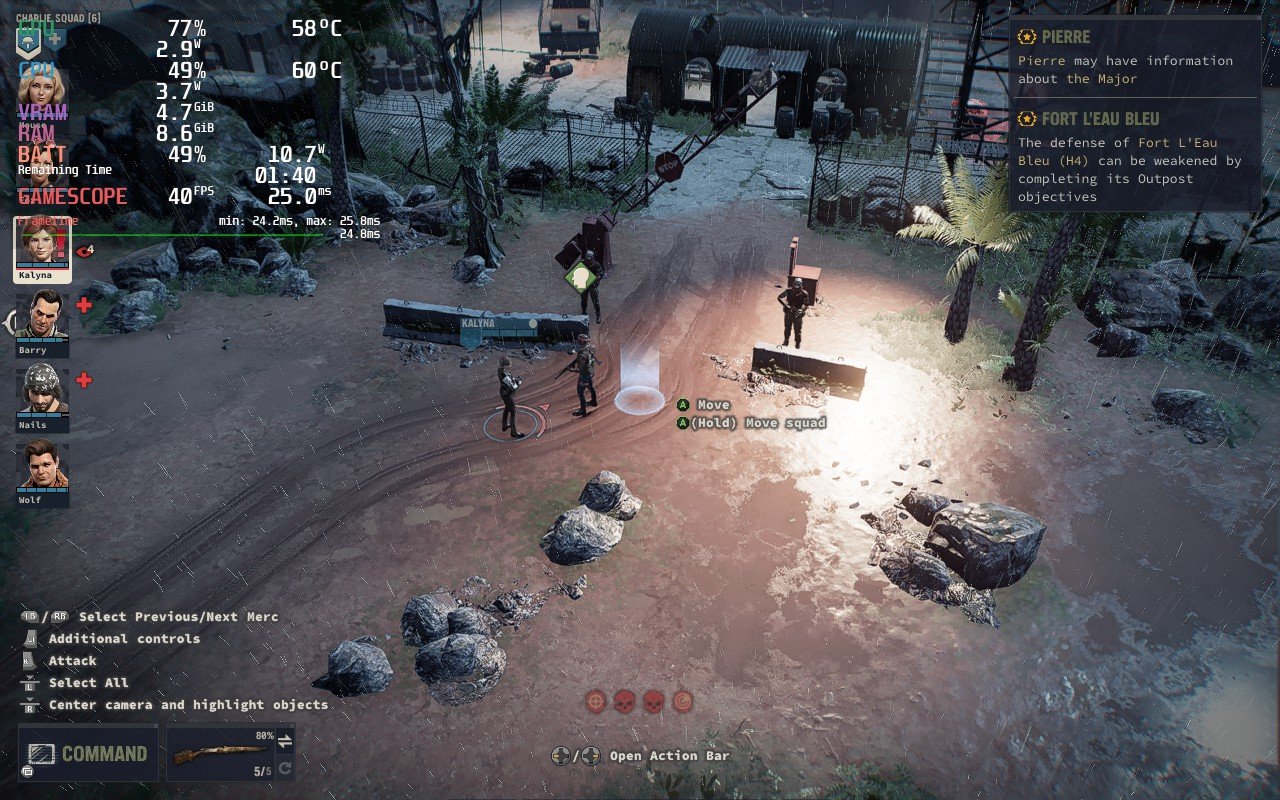Swap weapons with the arrows button
The image size is (1280, 800).
[x=284, y=741]
